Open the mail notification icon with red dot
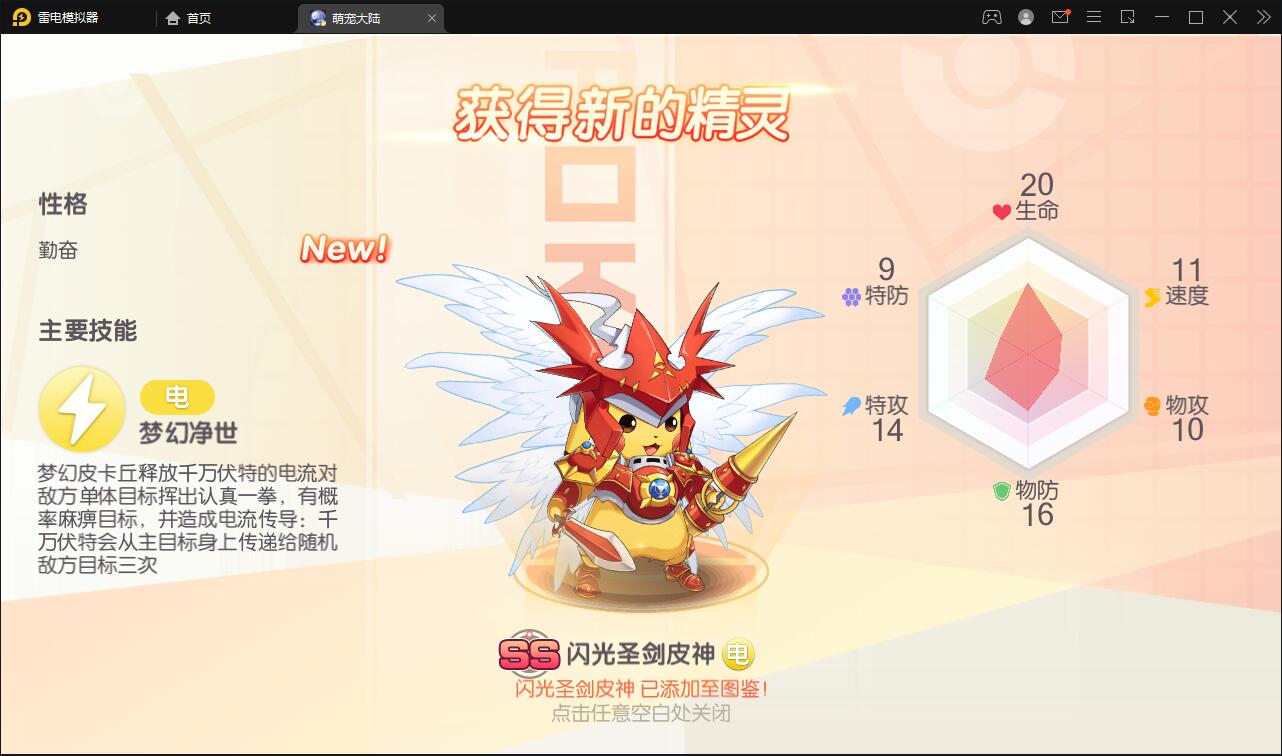 coord(1060,17)
